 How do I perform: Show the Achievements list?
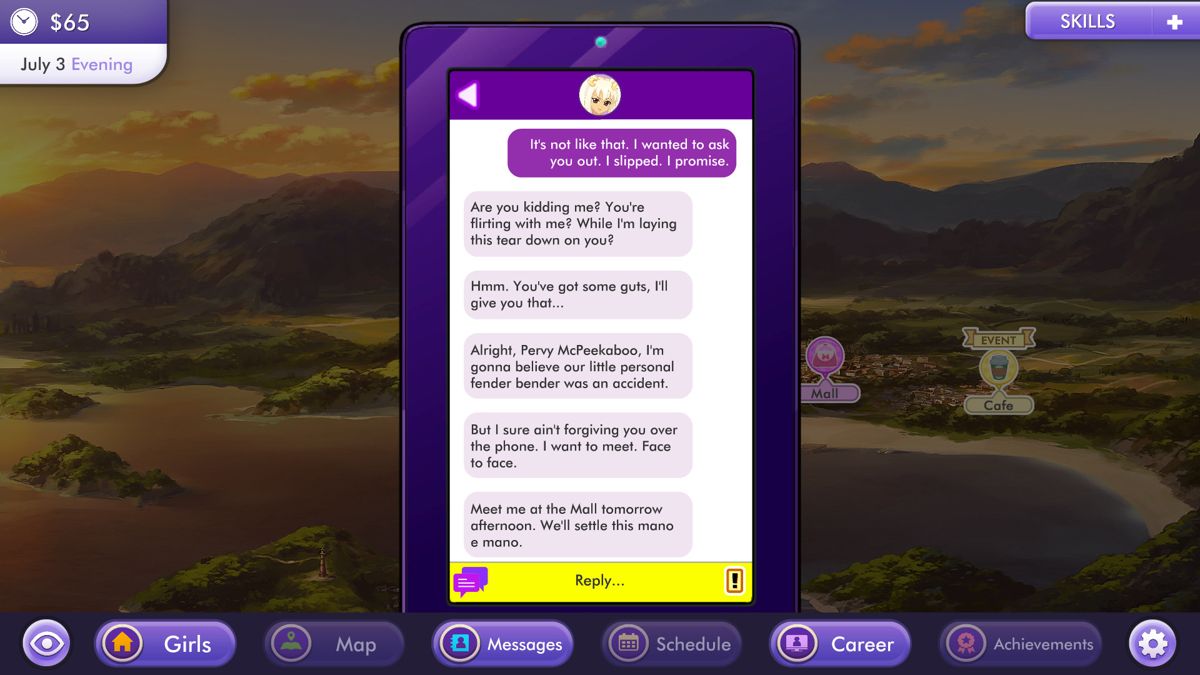coord(1020,644)
